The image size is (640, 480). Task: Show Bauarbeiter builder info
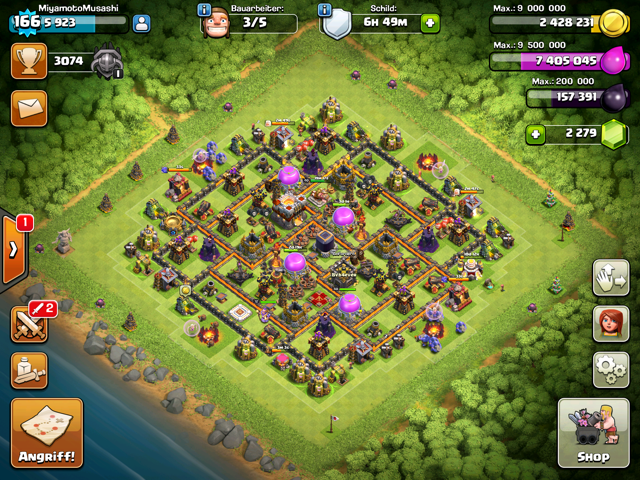pyautogui.click(x=205, y=9)
